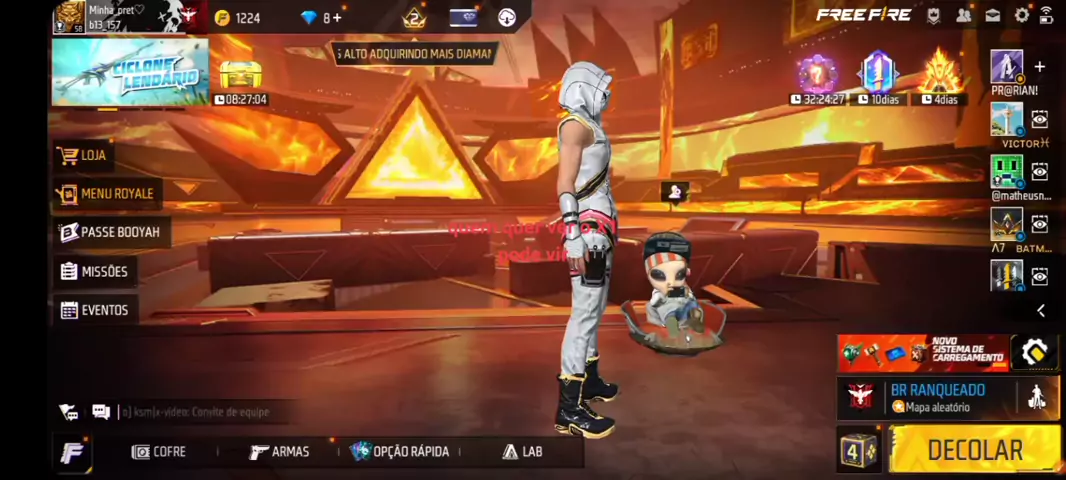1066x480 pixels.
Task: Open the settings gear icon
Action: click(x=1022, y=15)
